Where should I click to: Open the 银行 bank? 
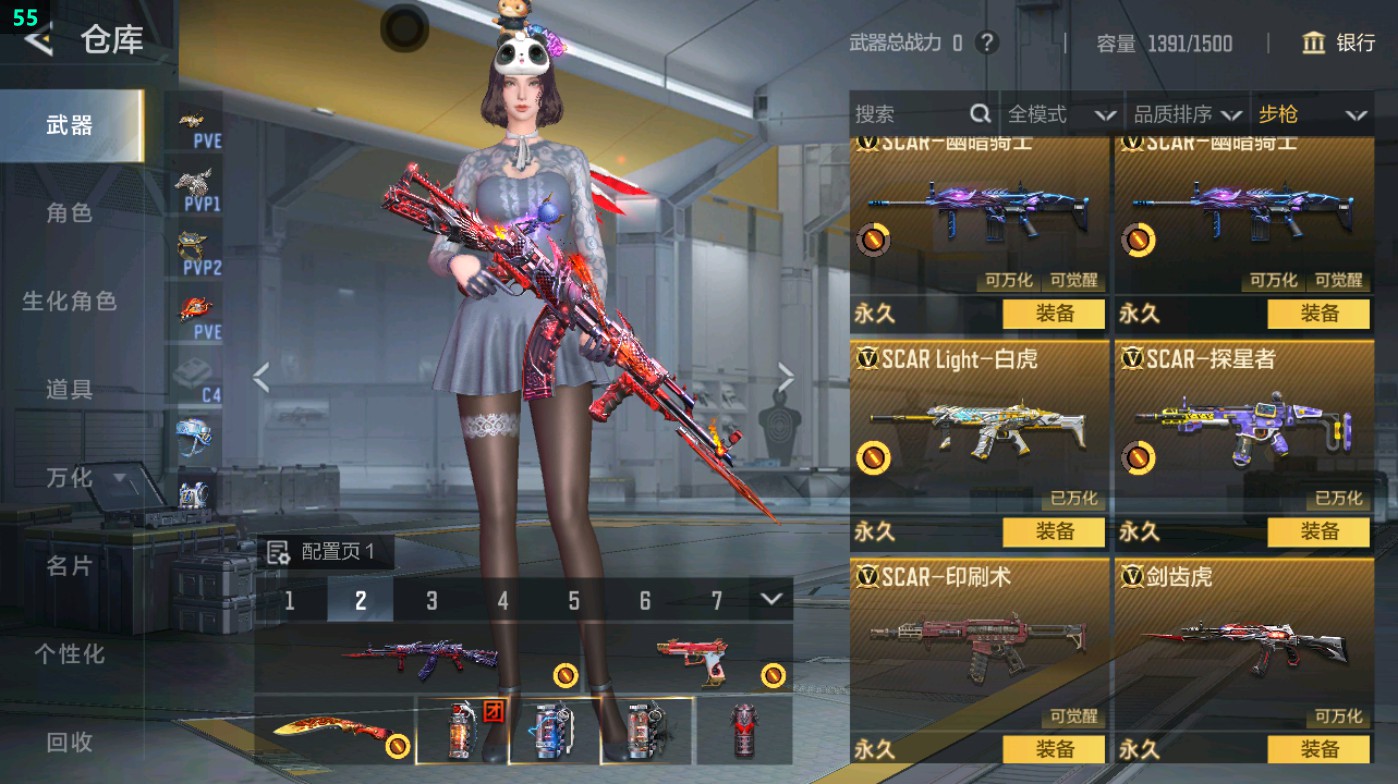(x=1339, y=43)
